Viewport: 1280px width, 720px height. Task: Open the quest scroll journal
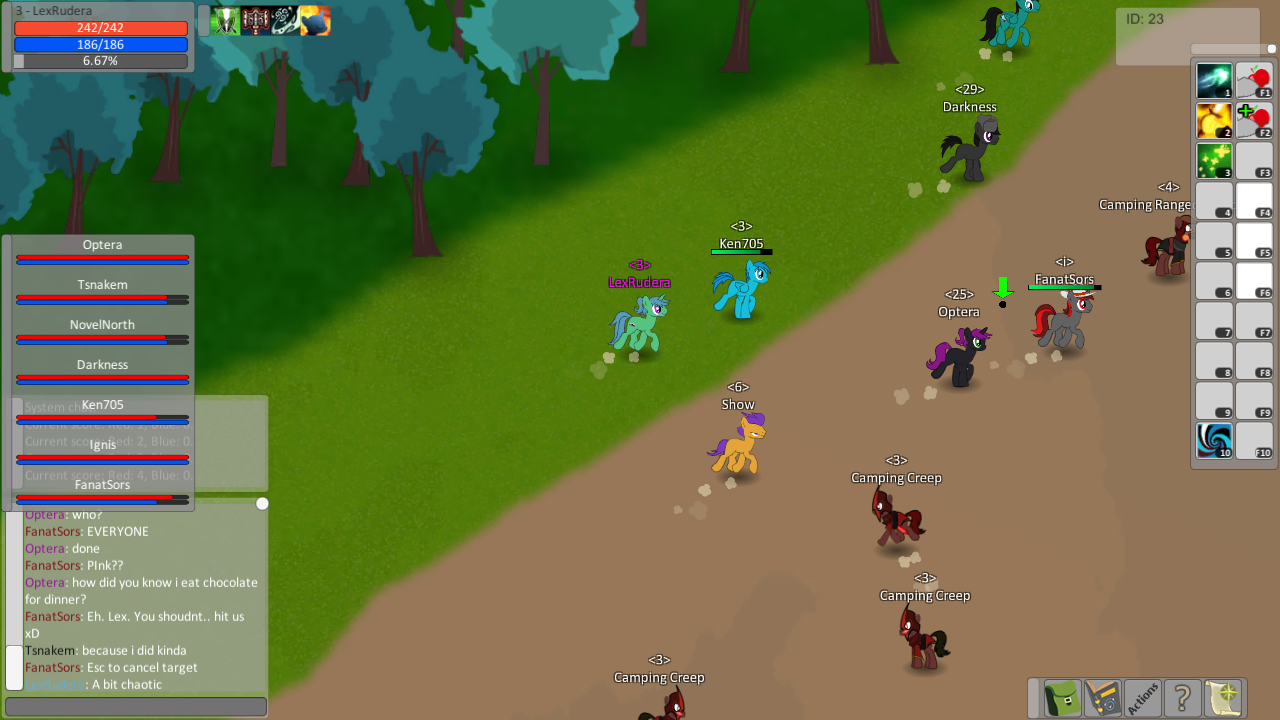click(x=1224, y=698)
